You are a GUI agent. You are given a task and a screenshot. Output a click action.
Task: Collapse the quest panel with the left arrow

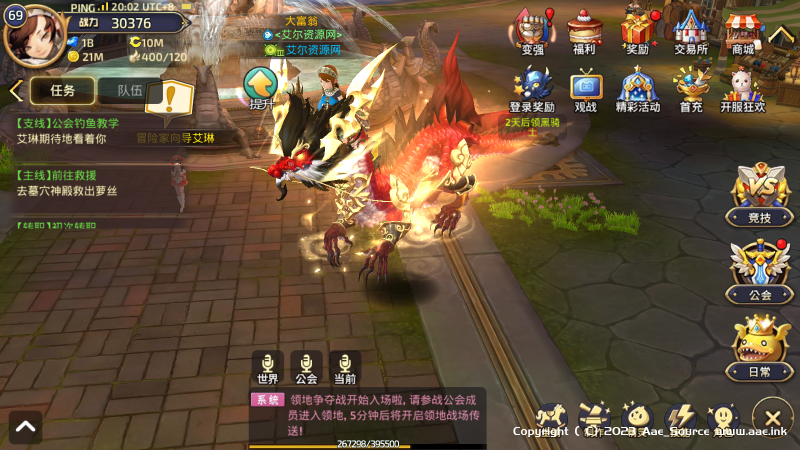pos(14,91)
